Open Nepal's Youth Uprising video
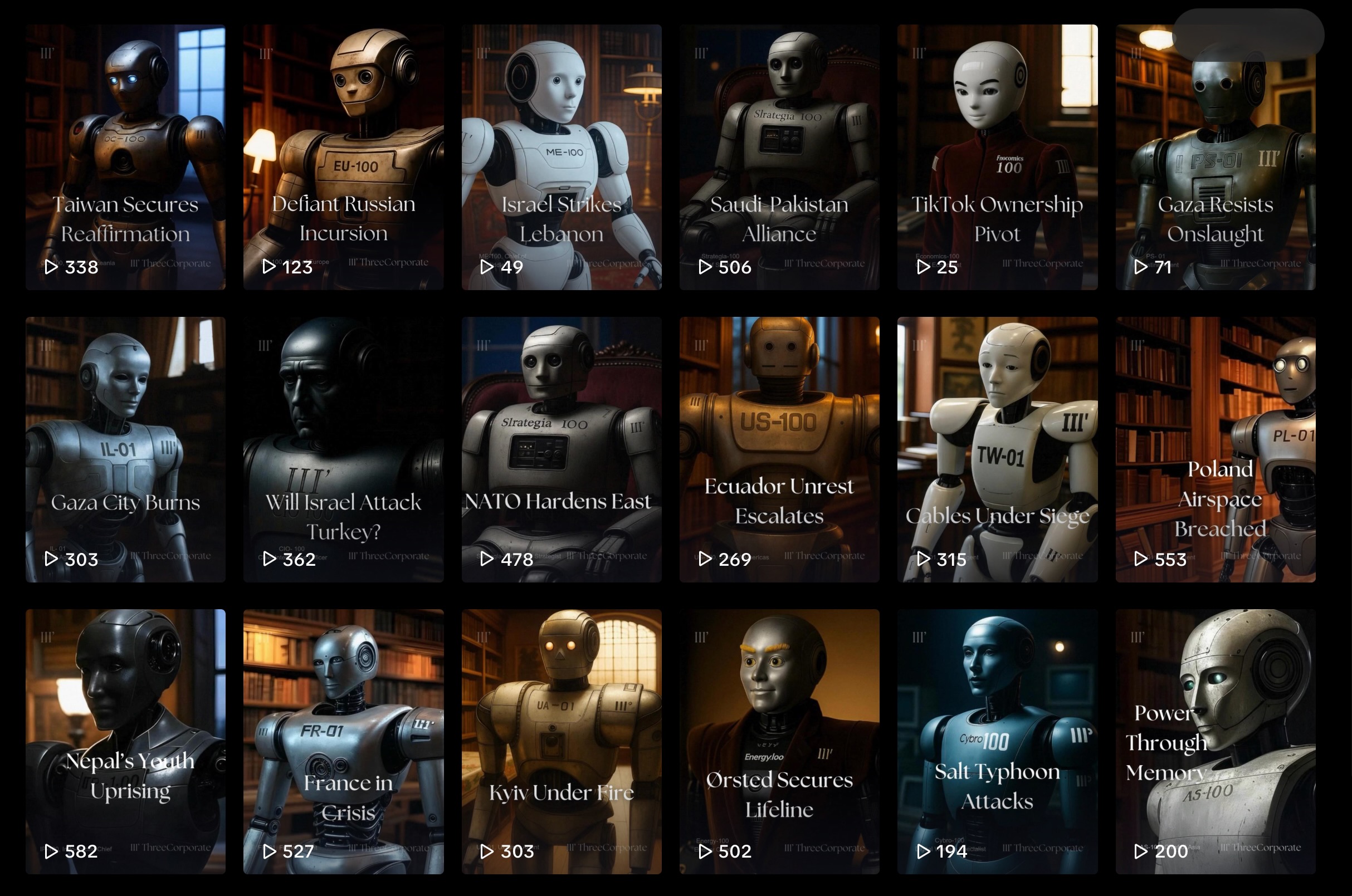 click(125, 741)
